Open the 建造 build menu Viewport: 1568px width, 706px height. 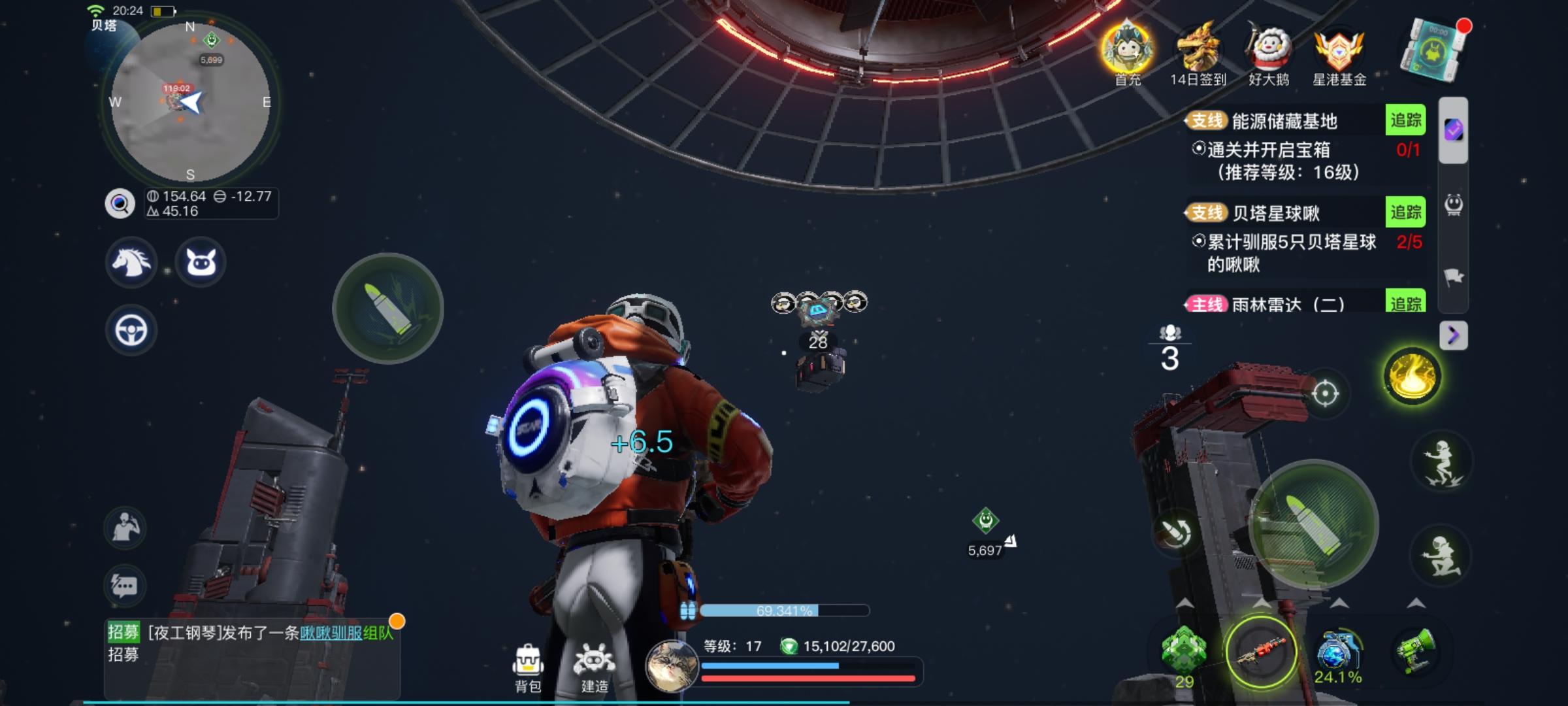[594, 667]
